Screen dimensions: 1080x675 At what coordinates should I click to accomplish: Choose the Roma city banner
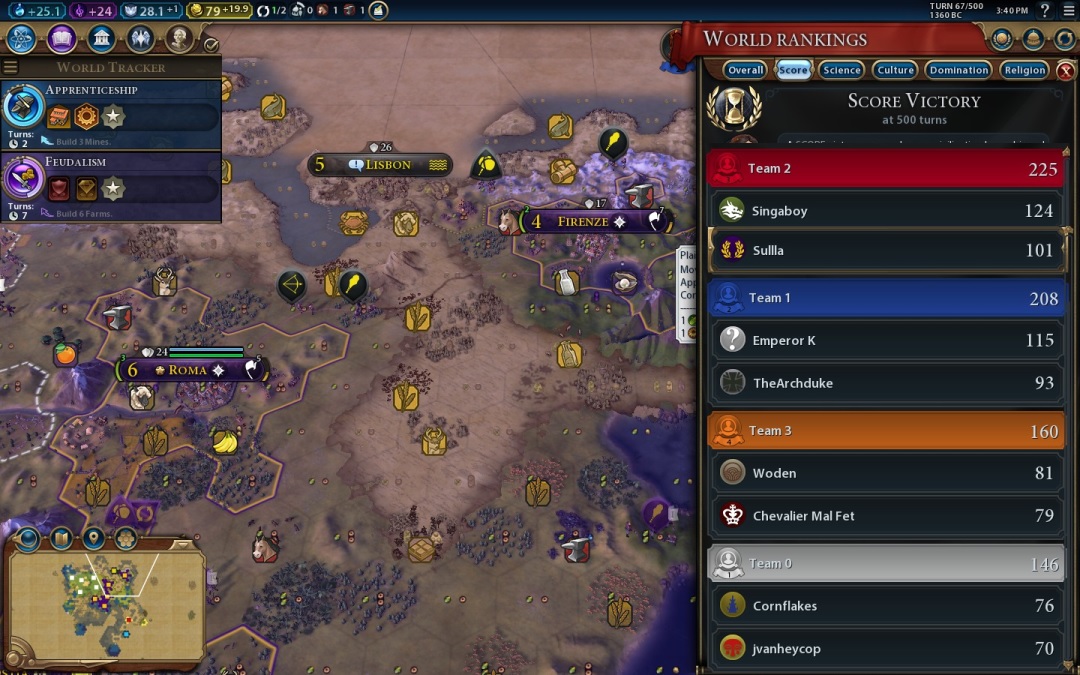tap(187, 370)
